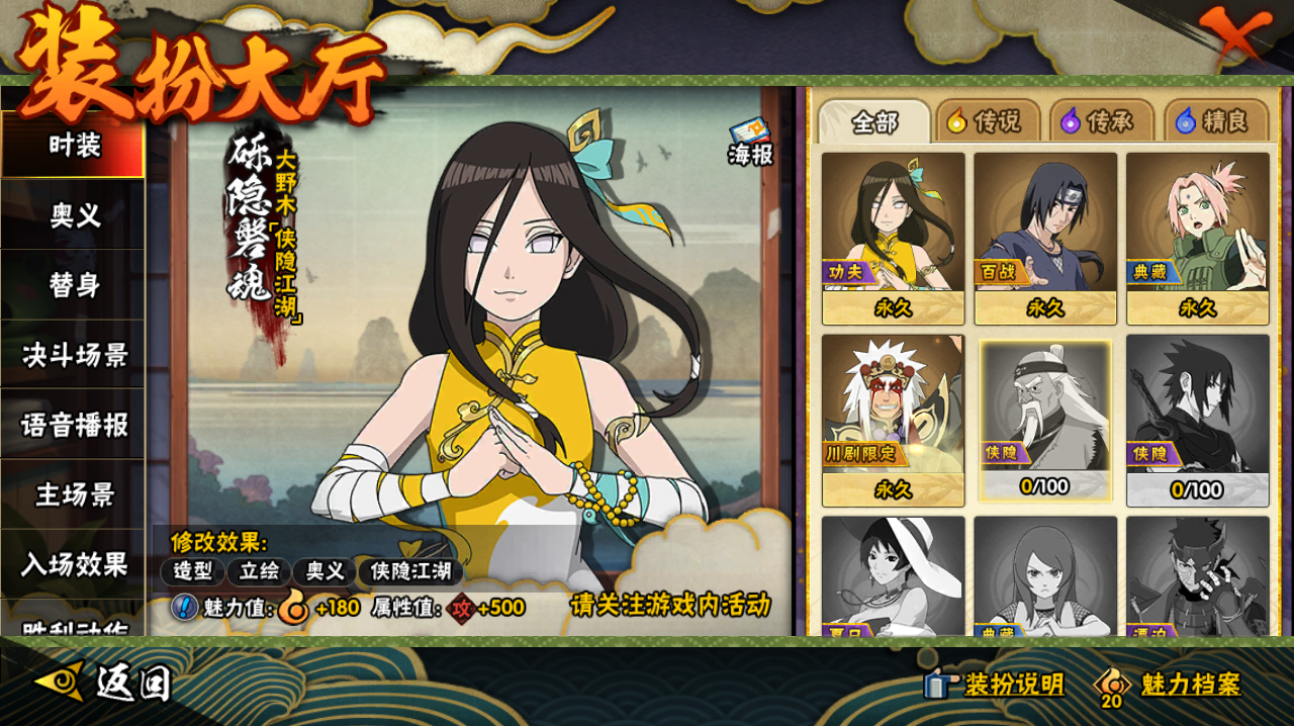Image resolution: width=1294 pixels, height=726 pixels.
Task: Select the pink-haired 典藏 costume
Action: [1197, 237]
